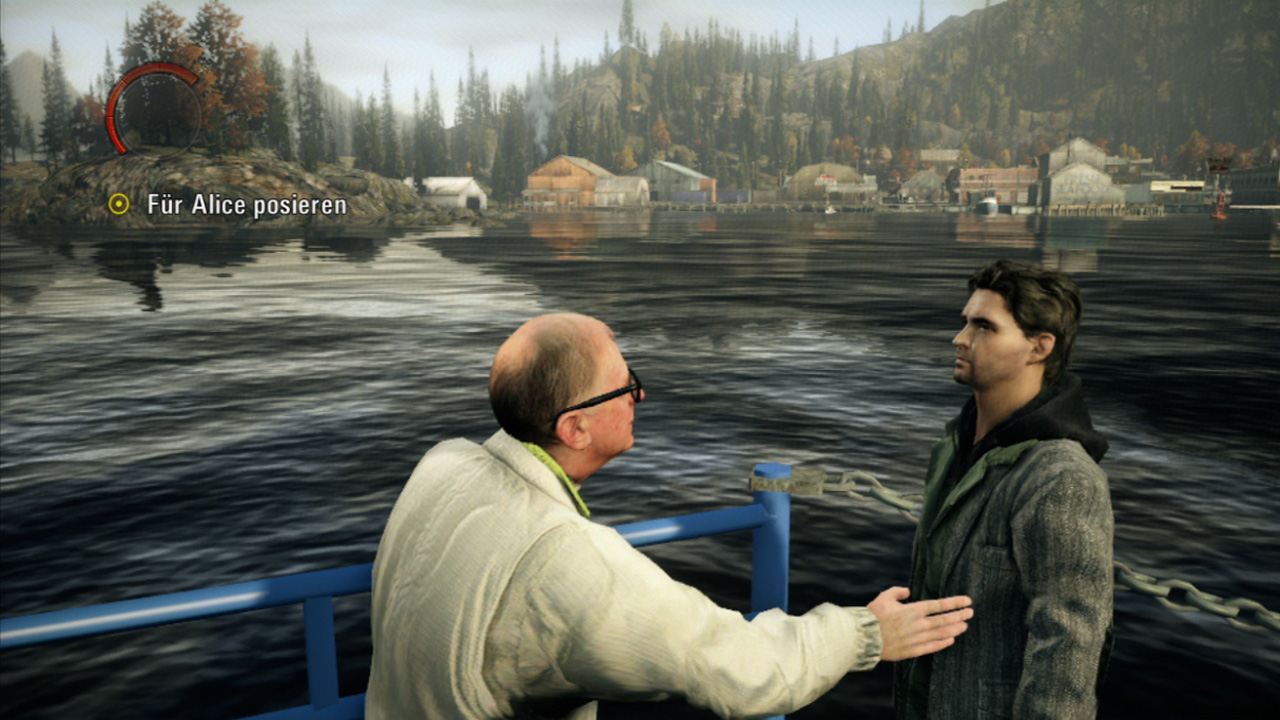This screenshot has width=1280, height=720.
Task: Click the red crane structure on the far right
Action: click(1219, 165)
